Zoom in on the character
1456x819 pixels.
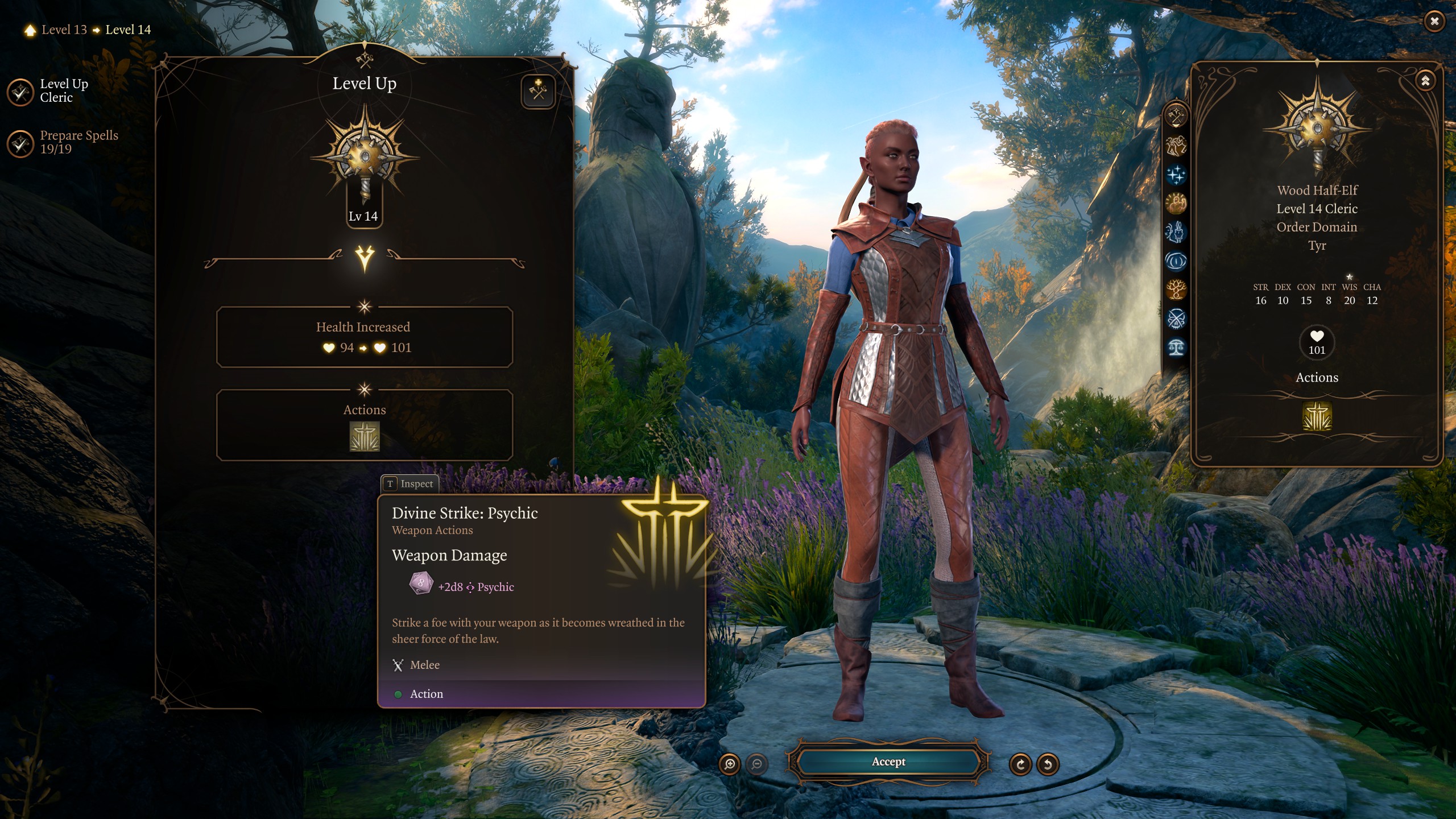click(730, 764)
